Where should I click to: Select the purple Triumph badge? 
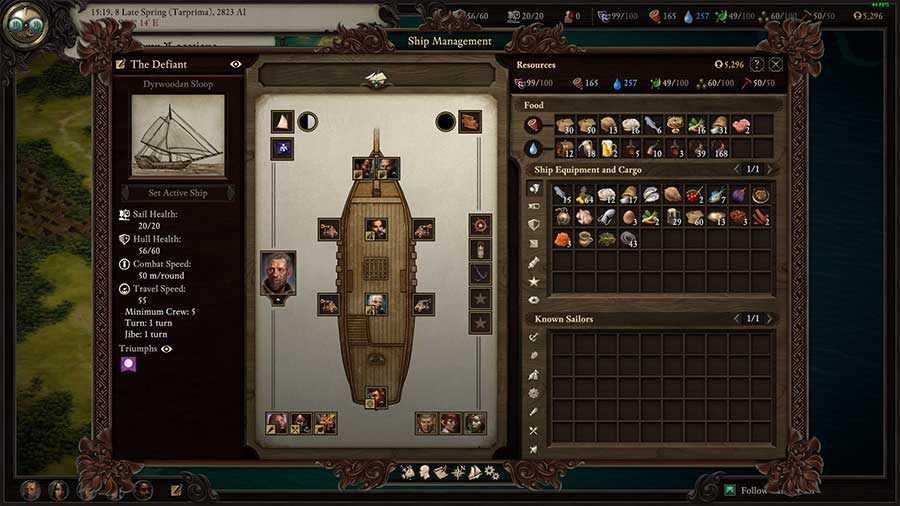[x=129, y=365]
